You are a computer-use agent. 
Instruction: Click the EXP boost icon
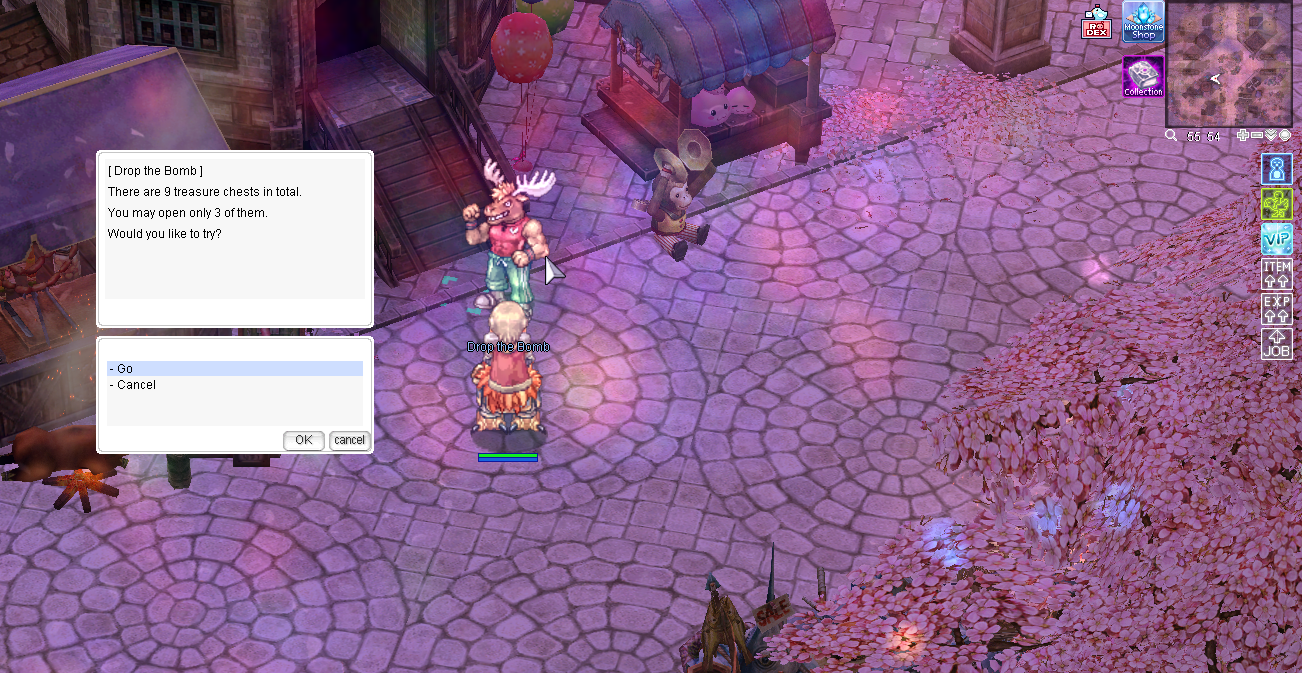[1277, 308]
